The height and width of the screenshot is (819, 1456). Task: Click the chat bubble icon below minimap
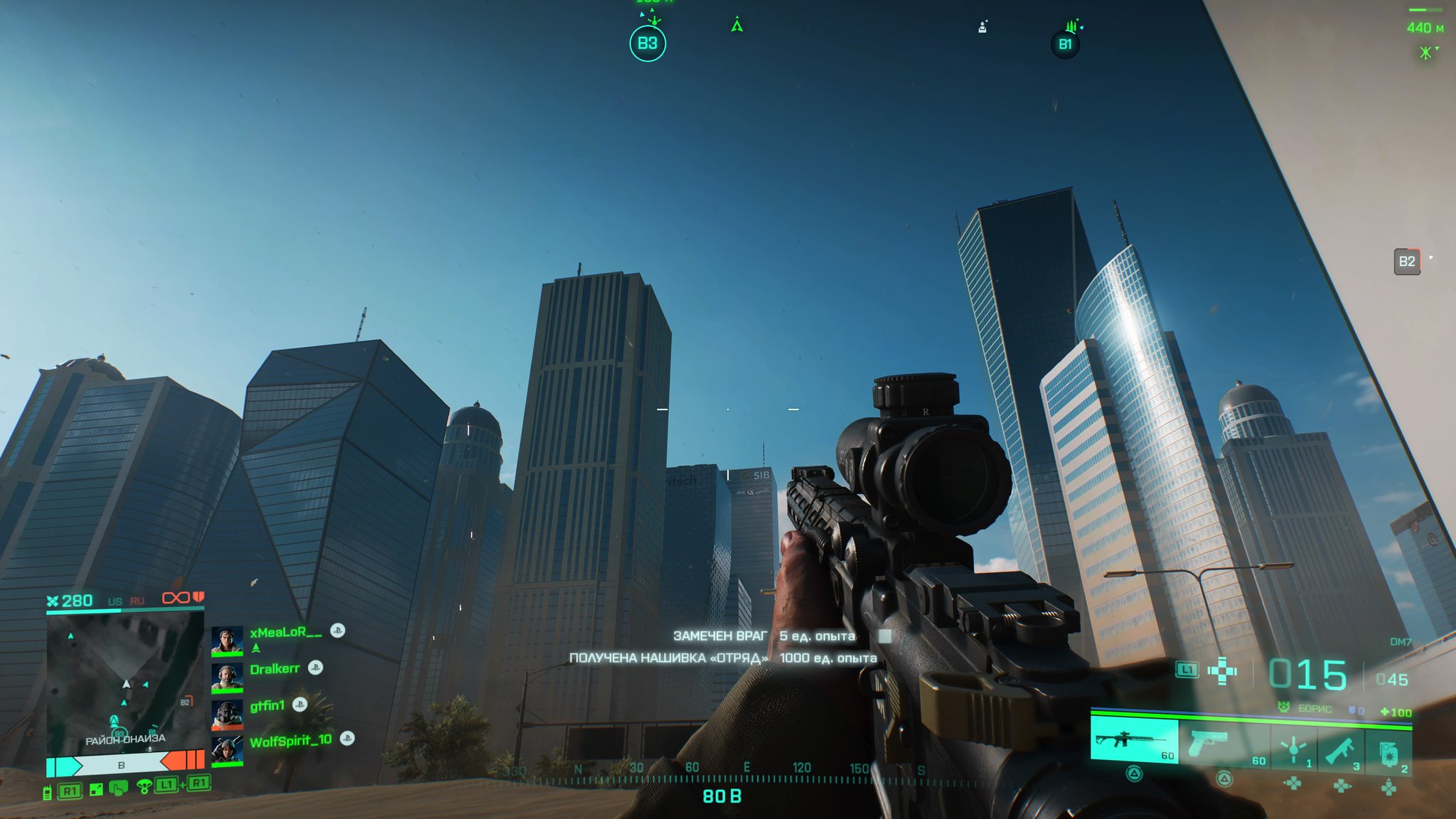[119, 788]
